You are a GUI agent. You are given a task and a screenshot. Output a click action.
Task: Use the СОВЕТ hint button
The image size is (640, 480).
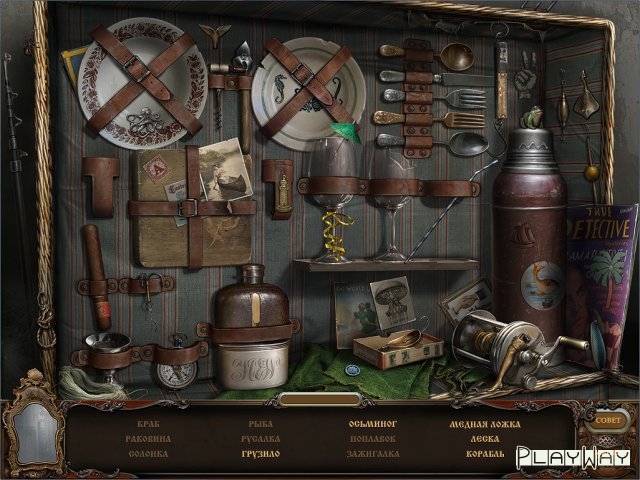607,421
